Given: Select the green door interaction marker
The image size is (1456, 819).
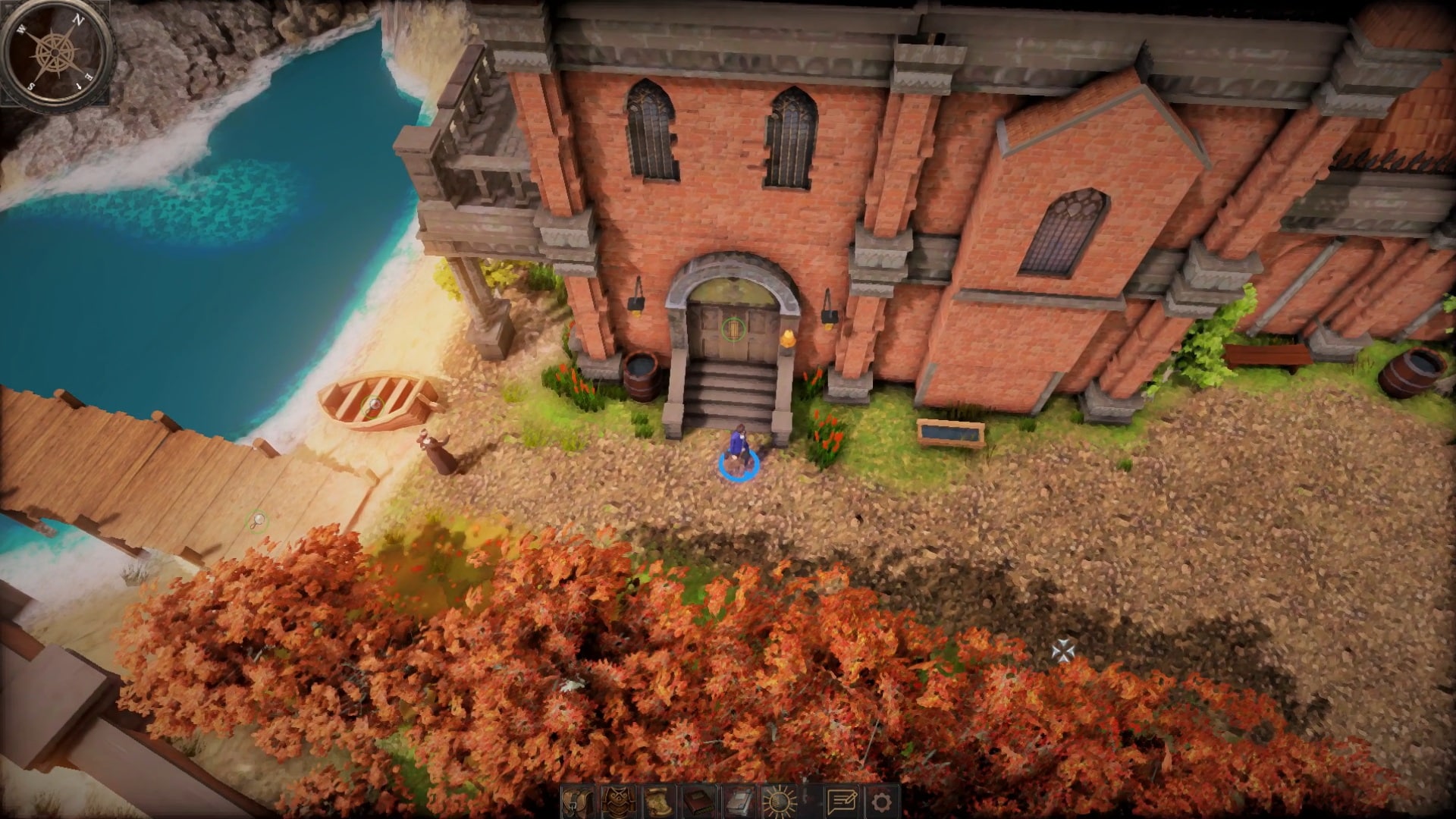Looking at the screenshot, I should point(733,329).
